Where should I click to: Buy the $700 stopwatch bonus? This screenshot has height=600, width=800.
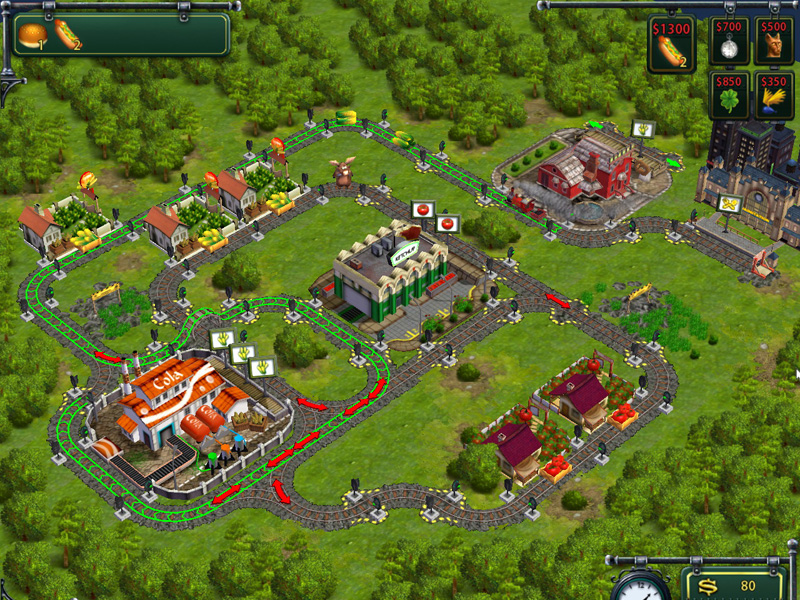[729, 41]
